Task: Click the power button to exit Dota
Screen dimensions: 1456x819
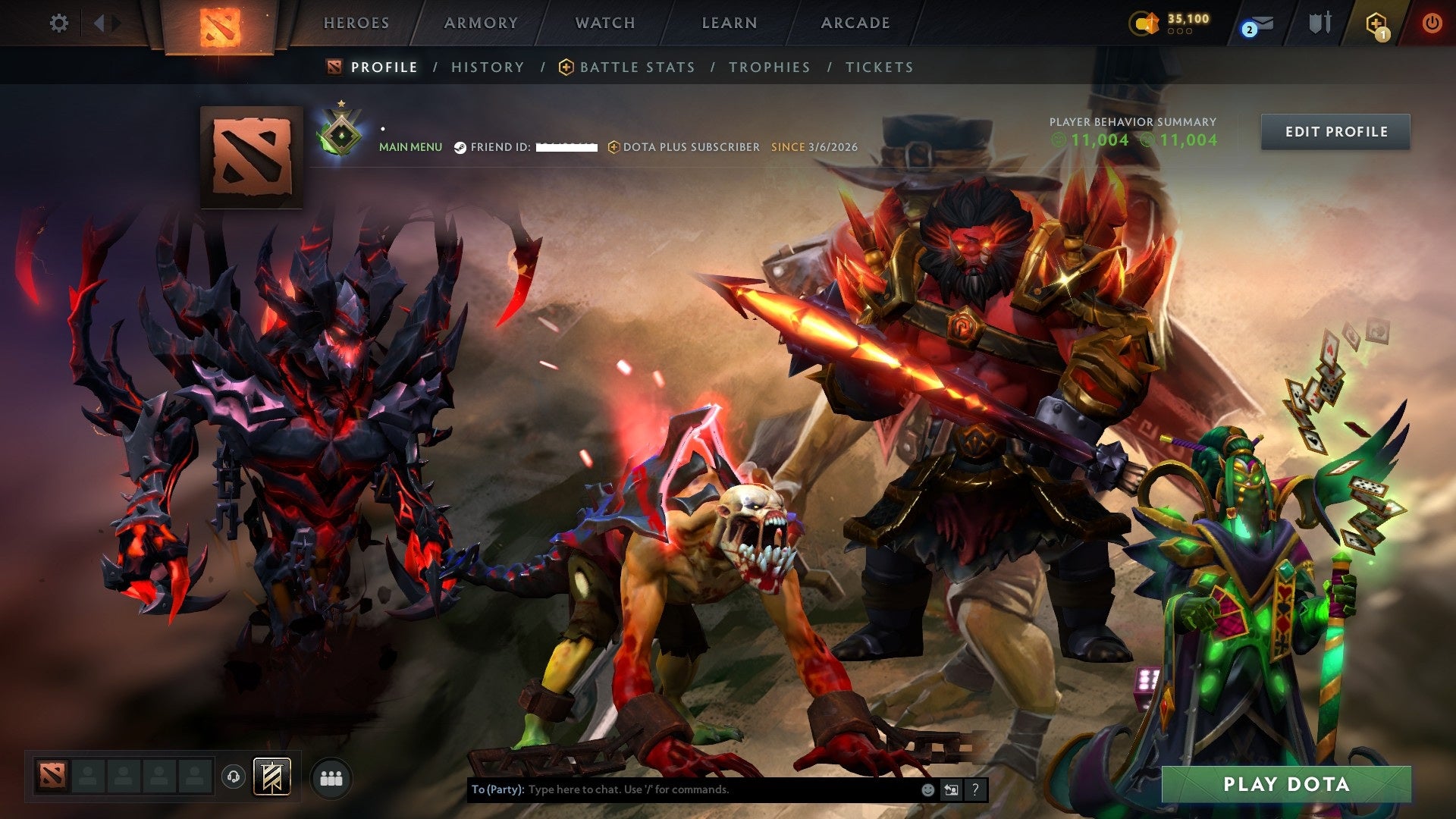Action: coord(1432,24)
